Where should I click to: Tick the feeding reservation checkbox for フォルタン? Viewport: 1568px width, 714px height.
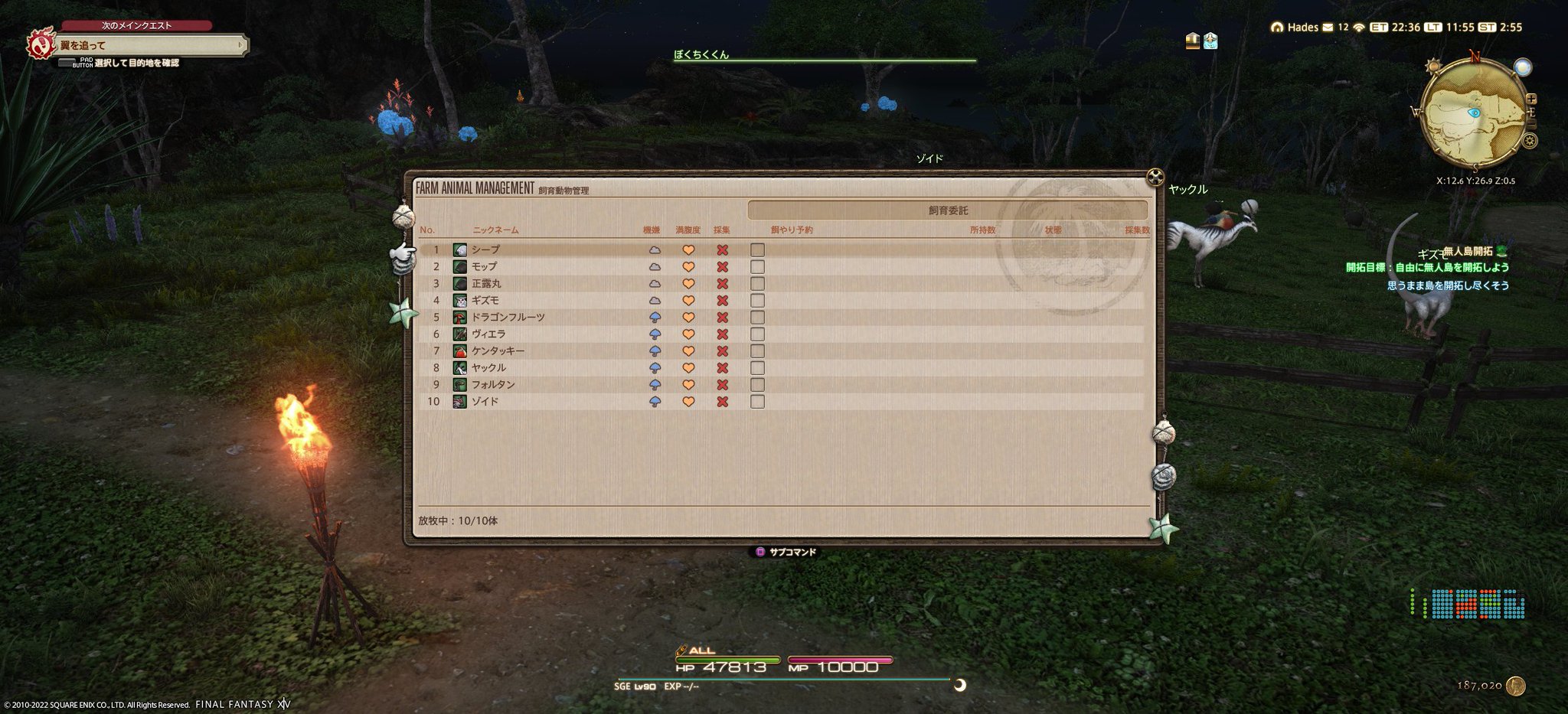click(x=758, y=384)
